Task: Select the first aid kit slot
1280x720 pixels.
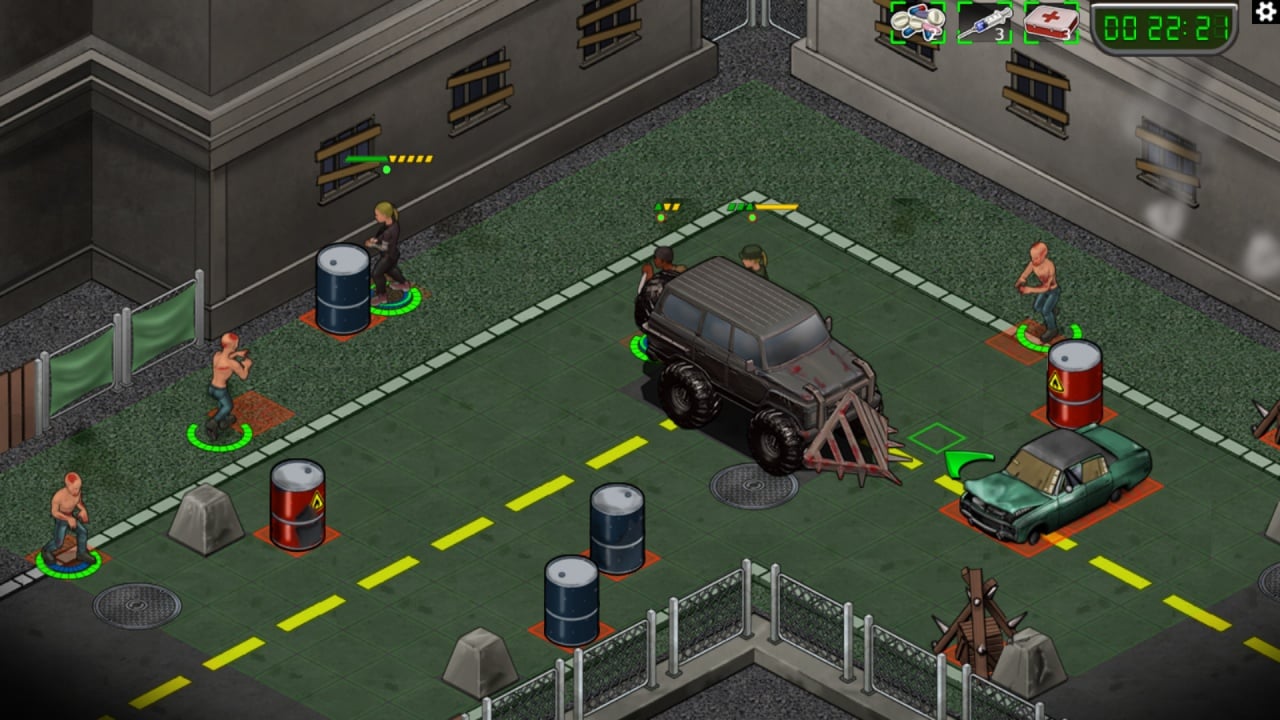Action: [1050, 22]
